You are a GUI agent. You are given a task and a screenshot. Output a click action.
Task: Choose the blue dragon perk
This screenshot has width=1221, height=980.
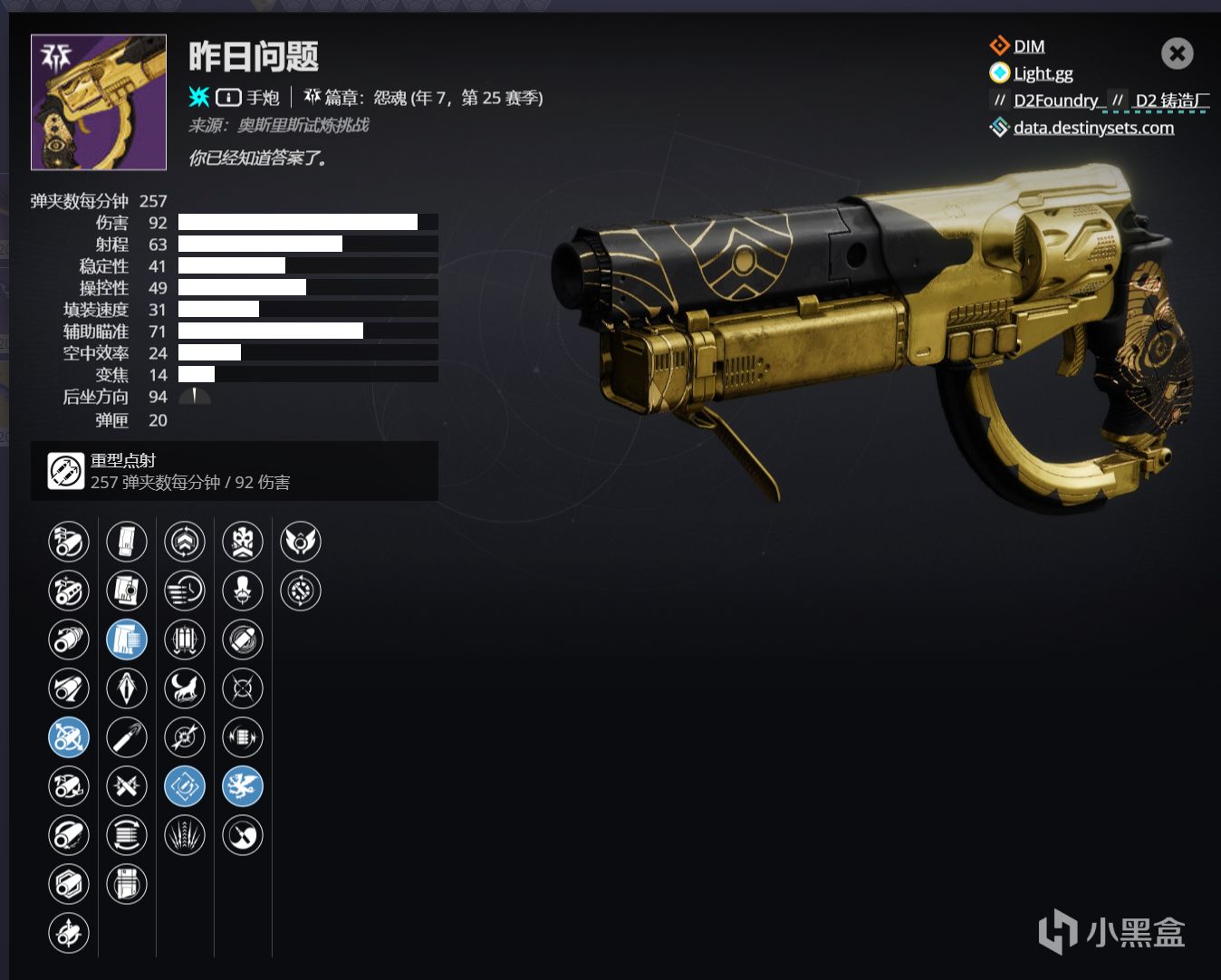243,786
